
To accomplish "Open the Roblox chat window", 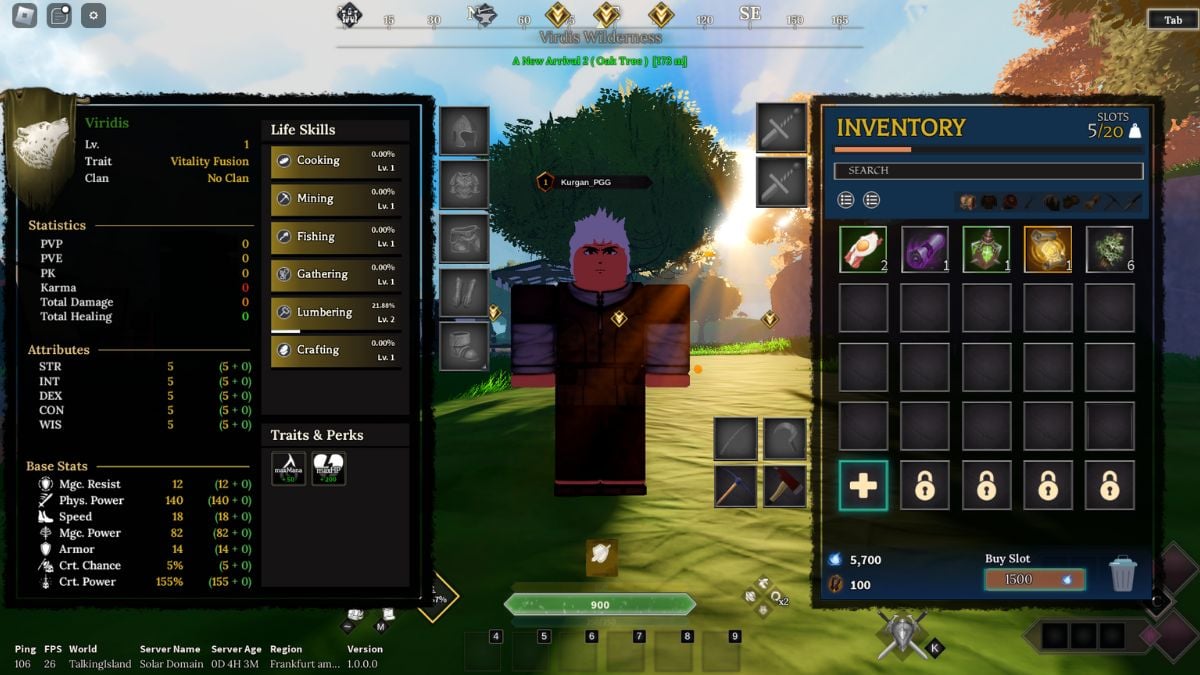I will 59,15.
